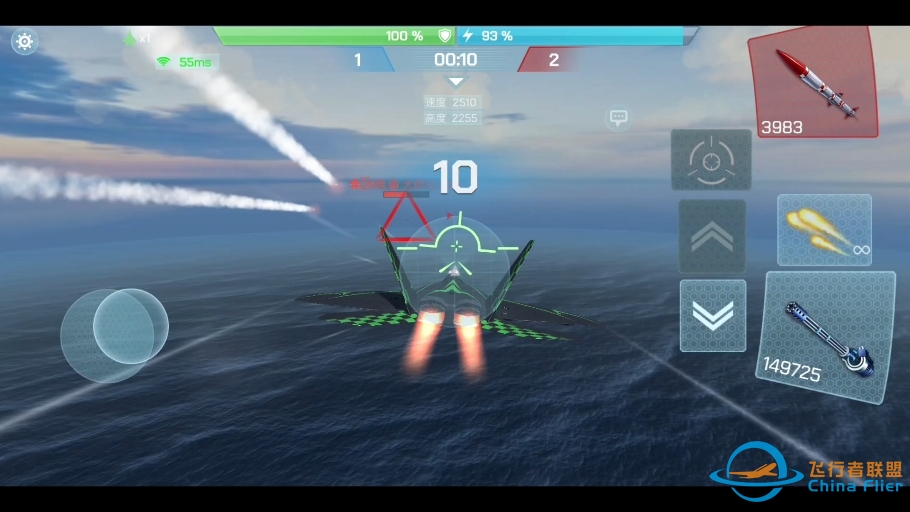Tap the downward chevron slow-down button

click(712, 315)
